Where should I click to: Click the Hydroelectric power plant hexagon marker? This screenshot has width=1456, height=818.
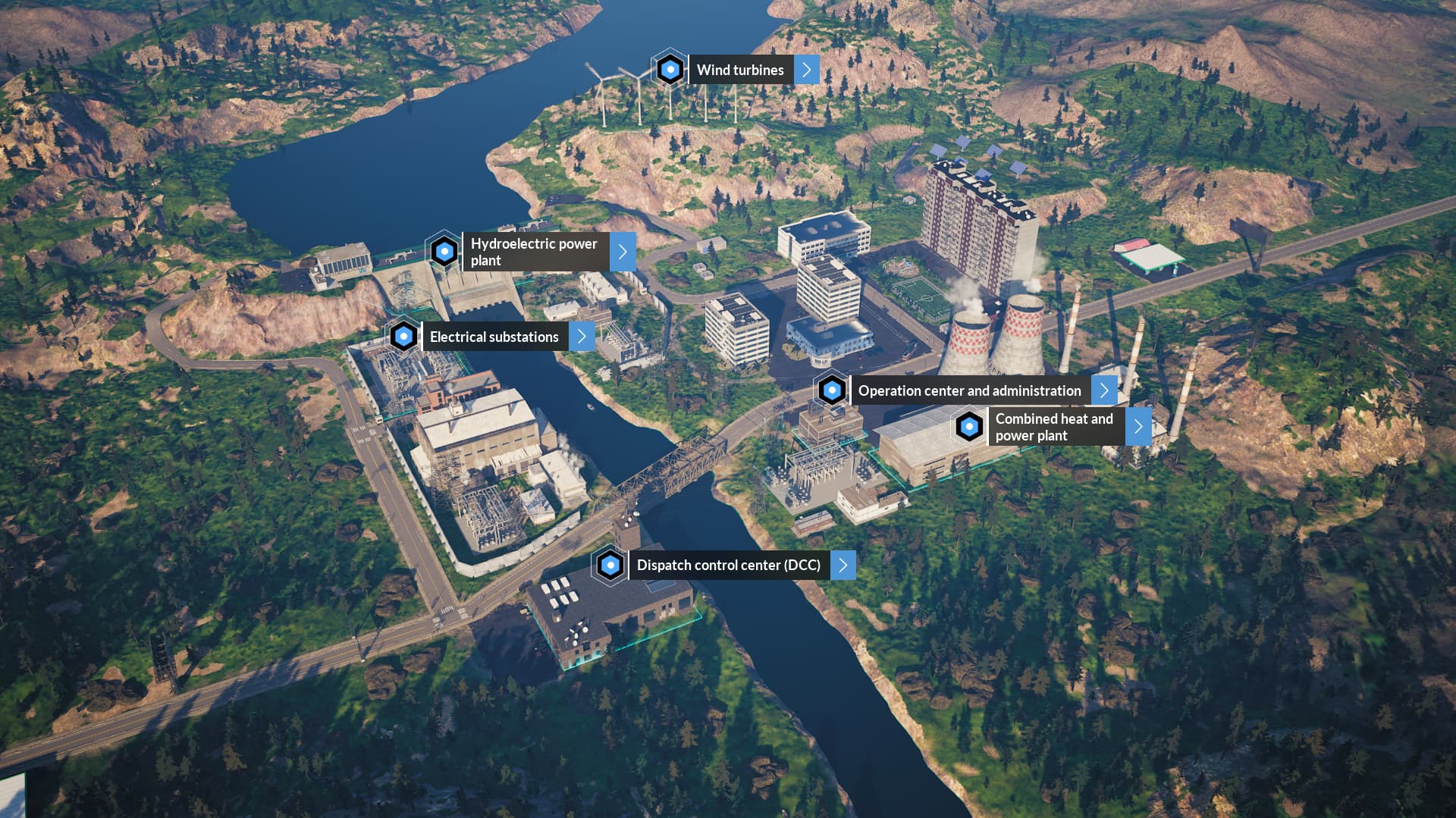tap(444, 251)
